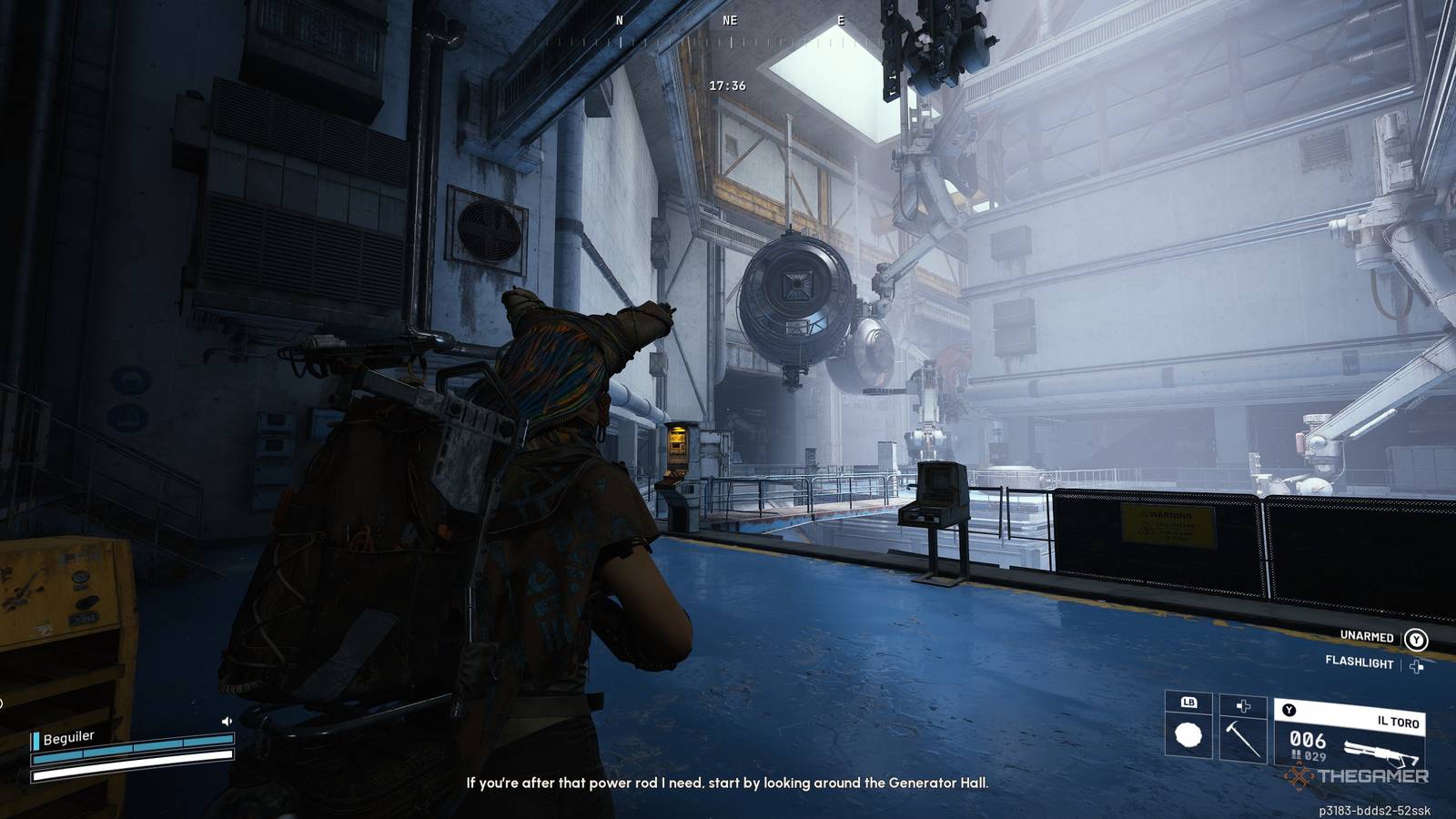Toggle UNARMED weapon state
The image size is (1456, 819).
[x=1368, y=638]
